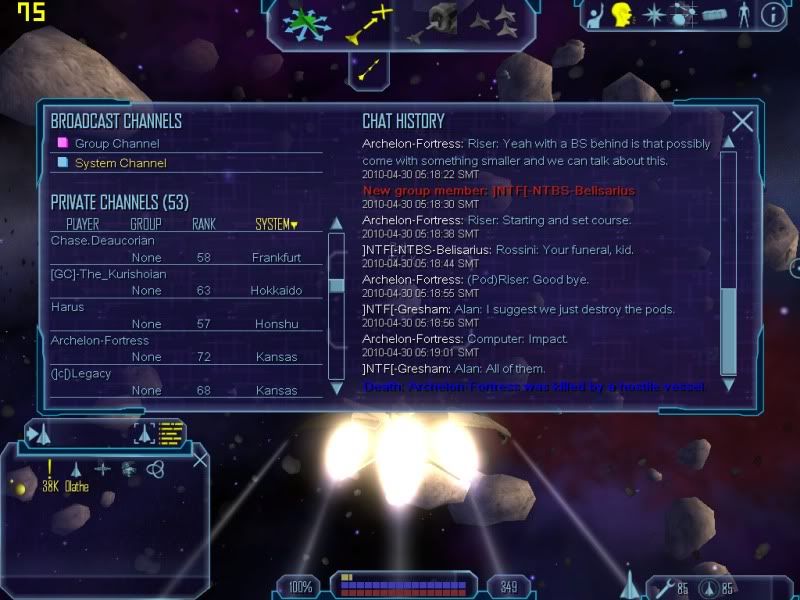Viewport: 800px width, 600px height.
Task: Activate the go-to maneuver icon
Action: tap(369, 23)
